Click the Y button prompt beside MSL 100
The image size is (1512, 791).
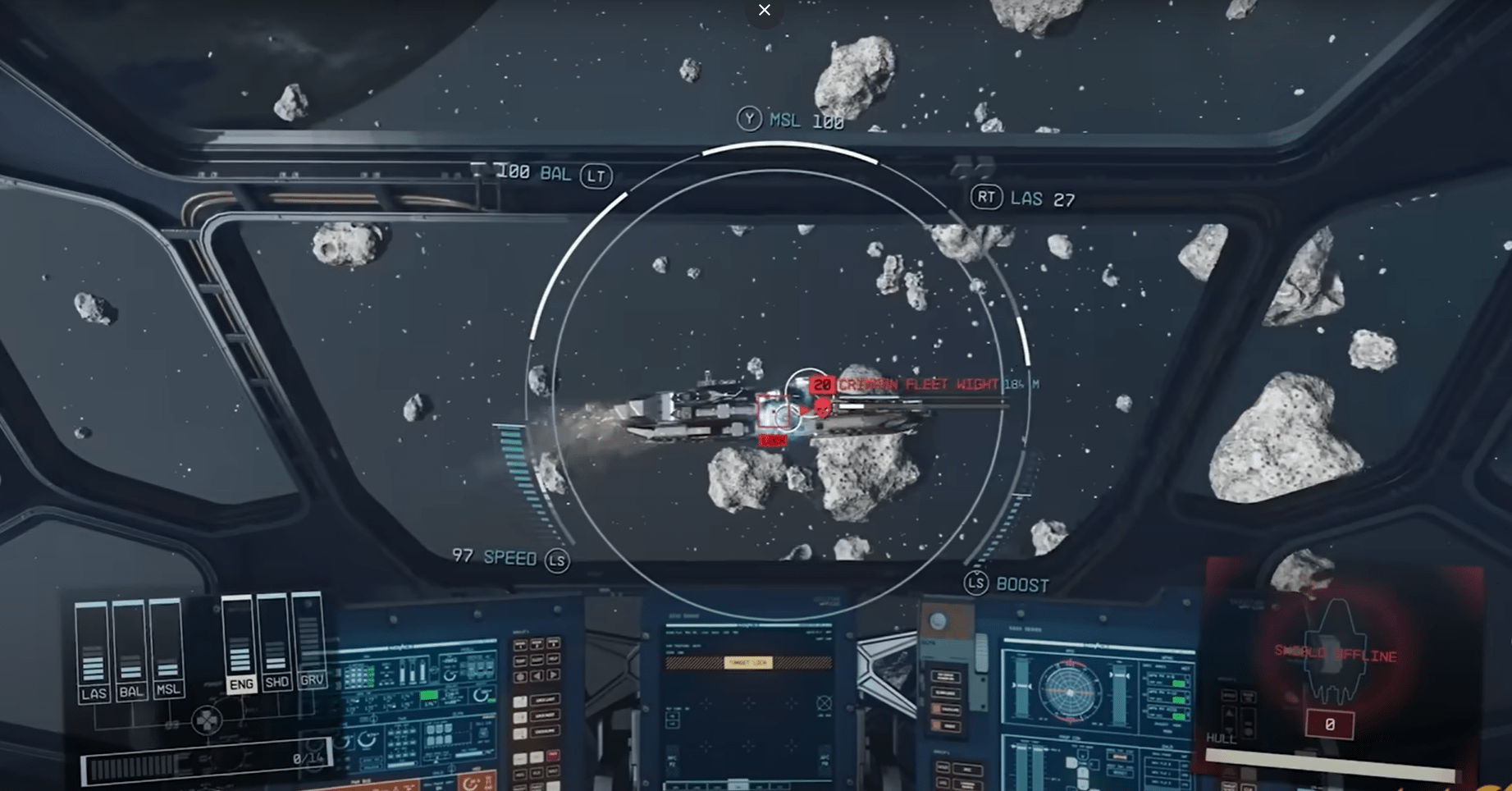[752, 120]
